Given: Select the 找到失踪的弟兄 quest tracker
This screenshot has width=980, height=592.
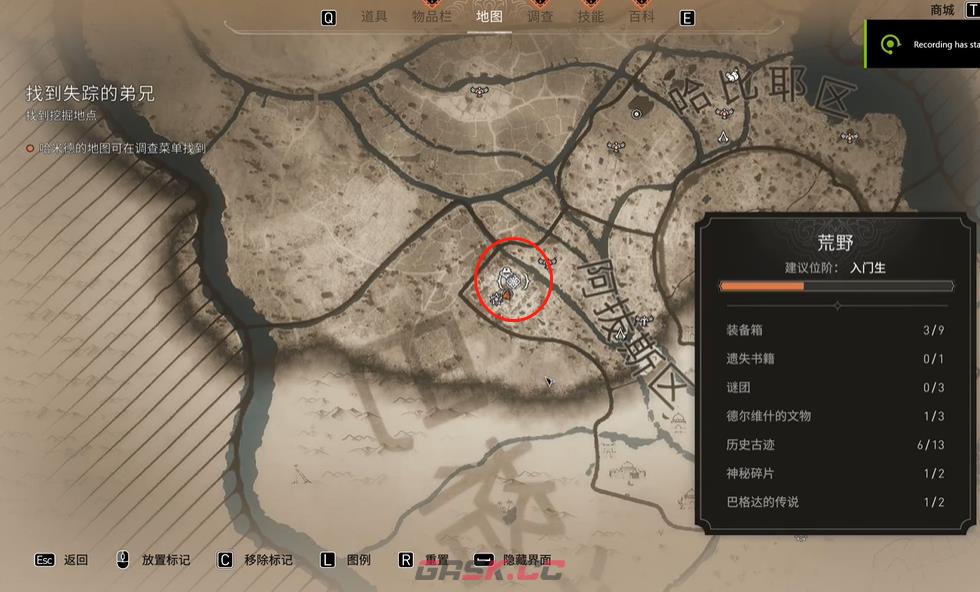Looking at the screenshot, I should 91,95.
